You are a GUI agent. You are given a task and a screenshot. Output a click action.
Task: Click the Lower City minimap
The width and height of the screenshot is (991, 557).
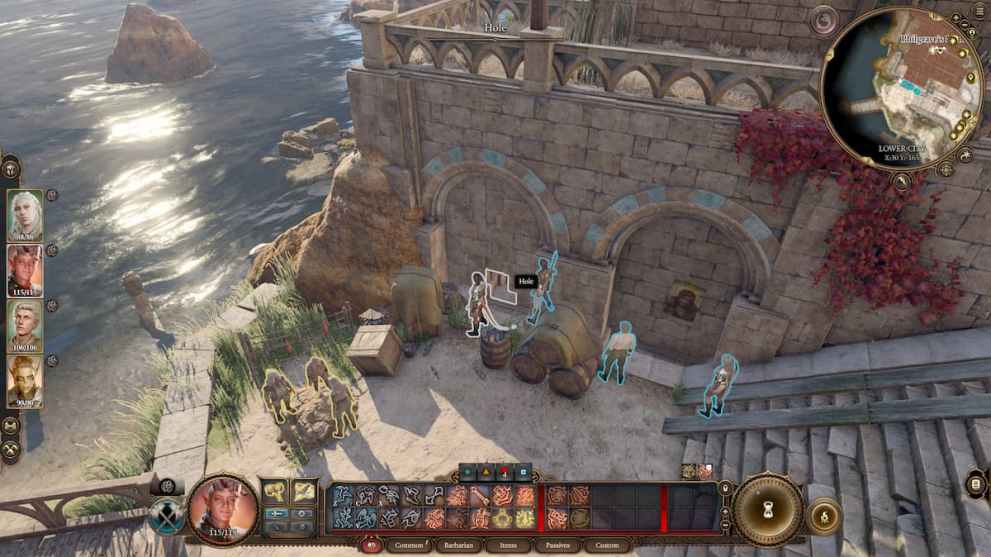click(901, 88)
